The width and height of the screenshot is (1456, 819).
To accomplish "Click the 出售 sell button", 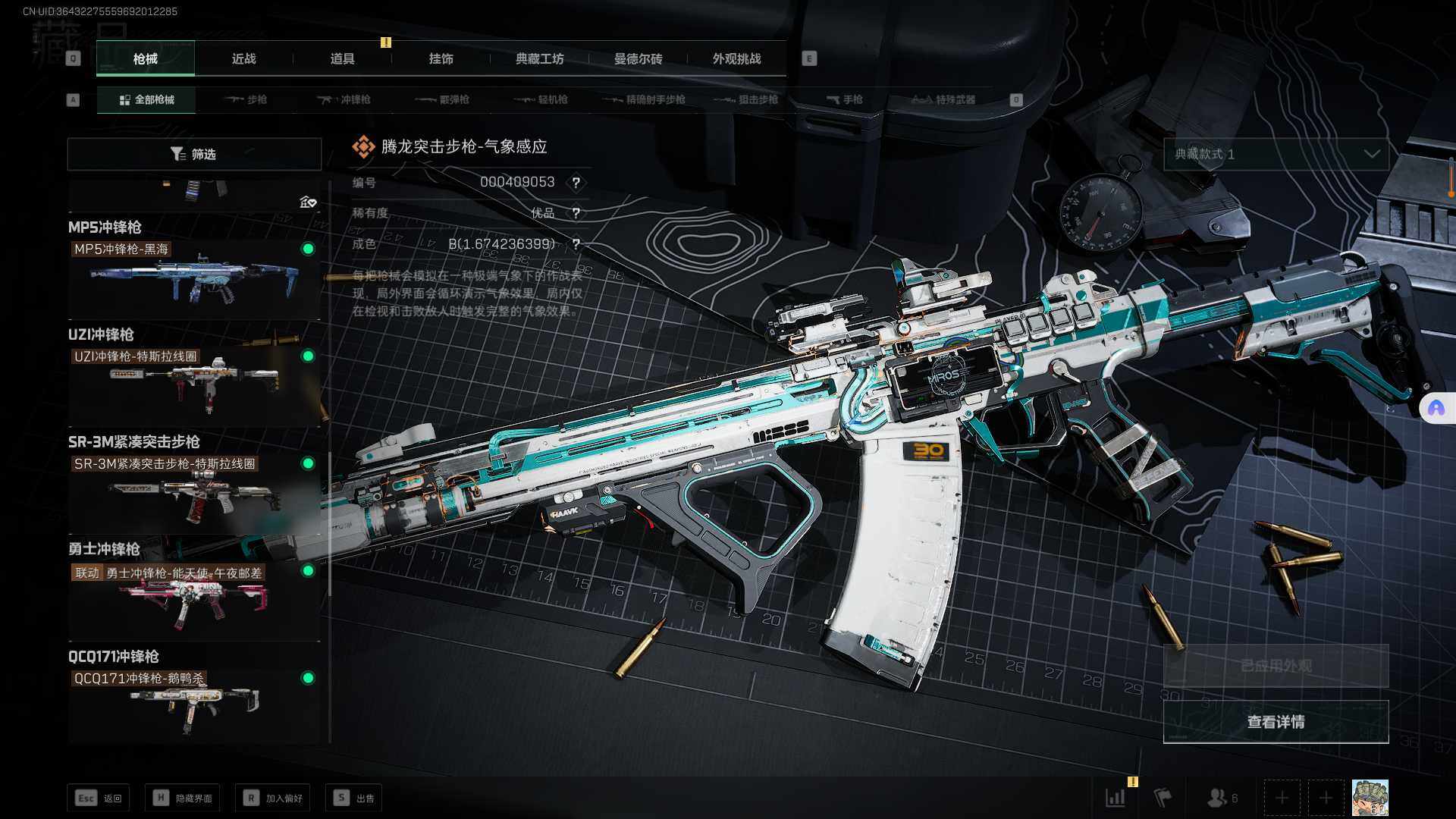I will (354, 798).
